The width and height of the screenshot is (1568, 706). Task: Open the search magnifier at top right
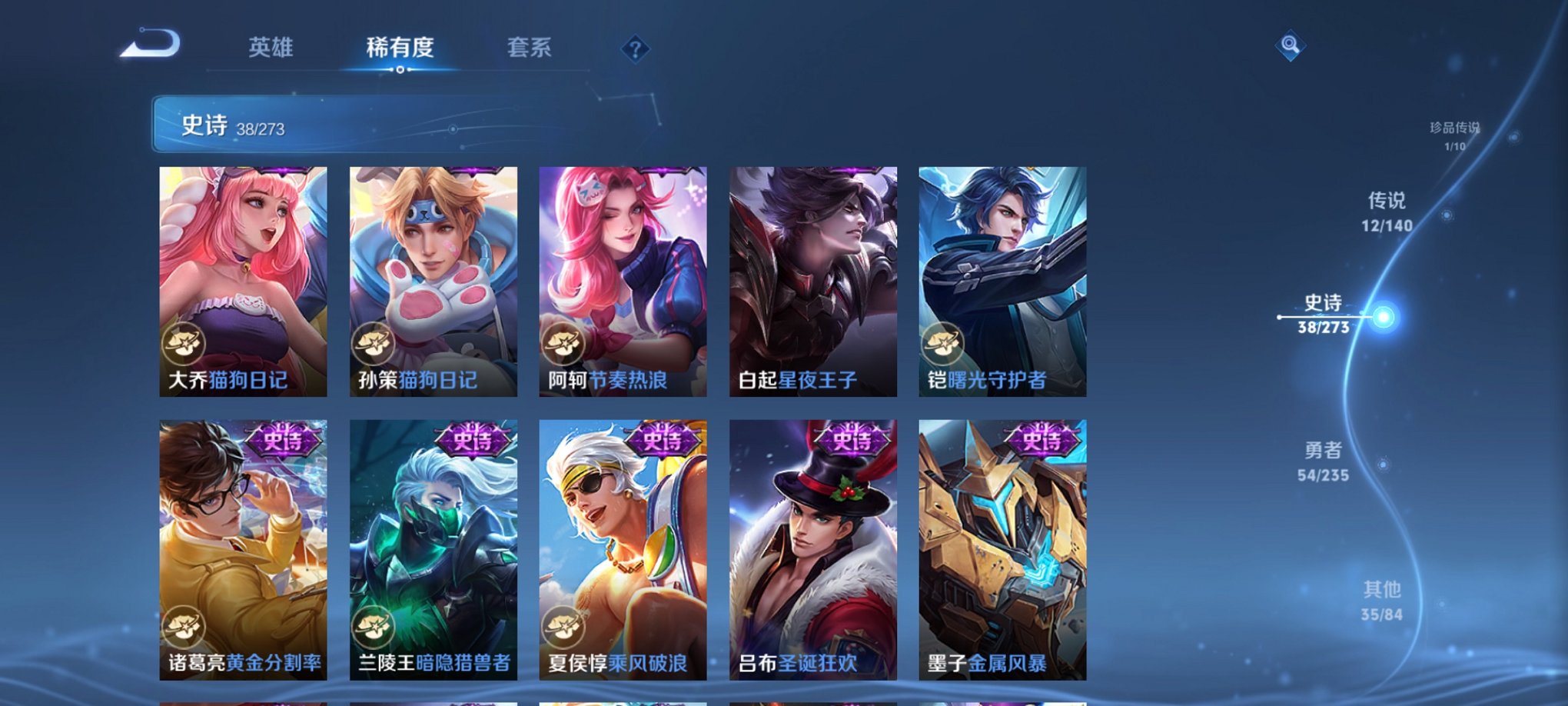[x=1291, y=44]
